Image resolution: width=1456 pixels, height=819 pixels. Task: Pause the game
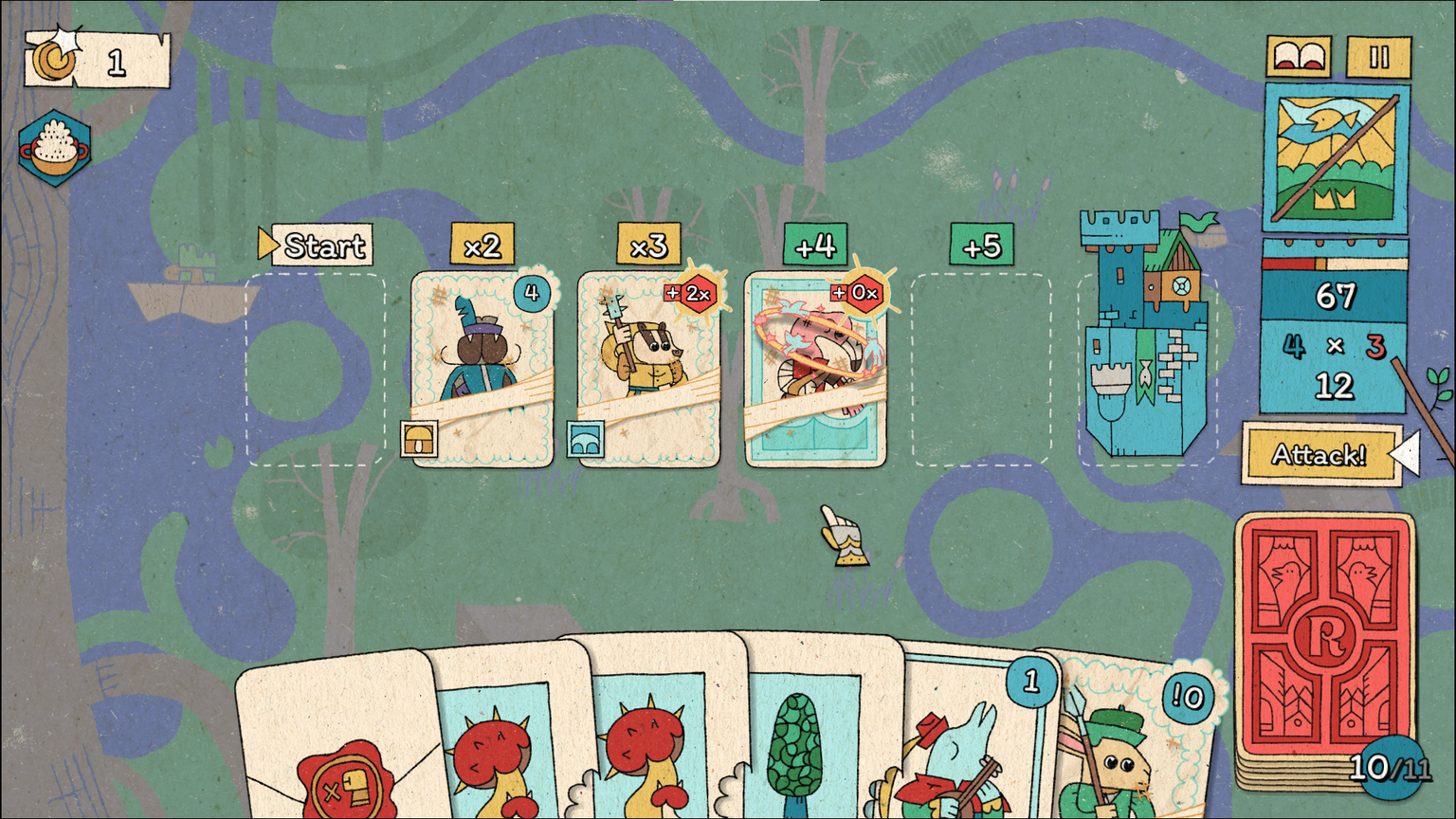point(1379,57)
